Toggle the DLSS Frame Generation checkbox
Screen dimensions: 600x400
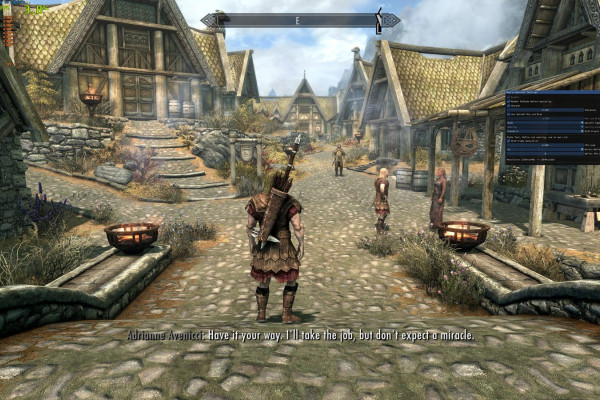tap(508, 141)
